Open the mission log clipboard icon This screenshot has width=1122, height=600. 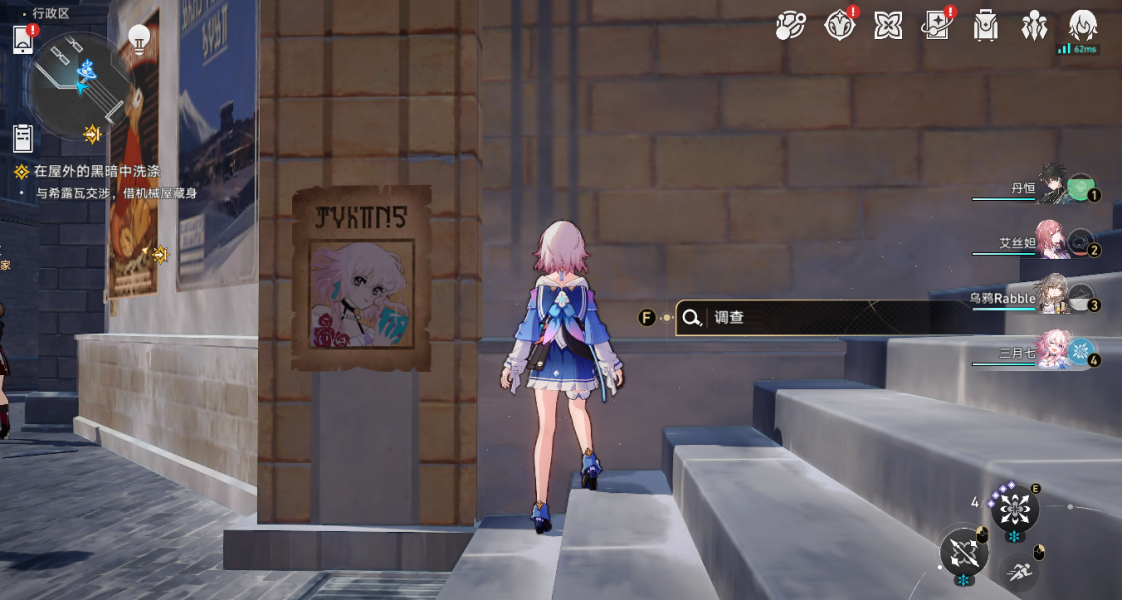[x=24, y=137]
